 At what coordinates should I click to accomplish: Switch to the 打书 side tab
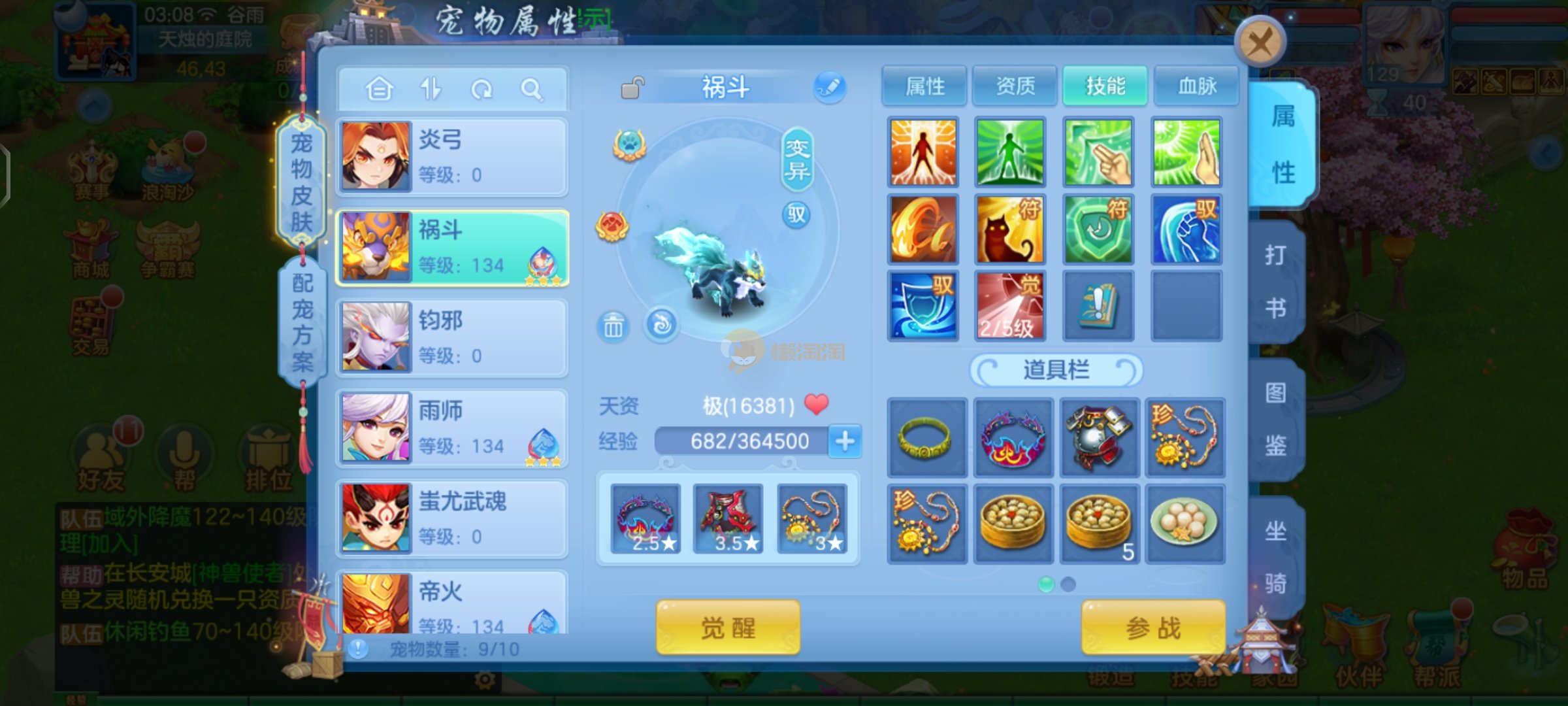1275,281
